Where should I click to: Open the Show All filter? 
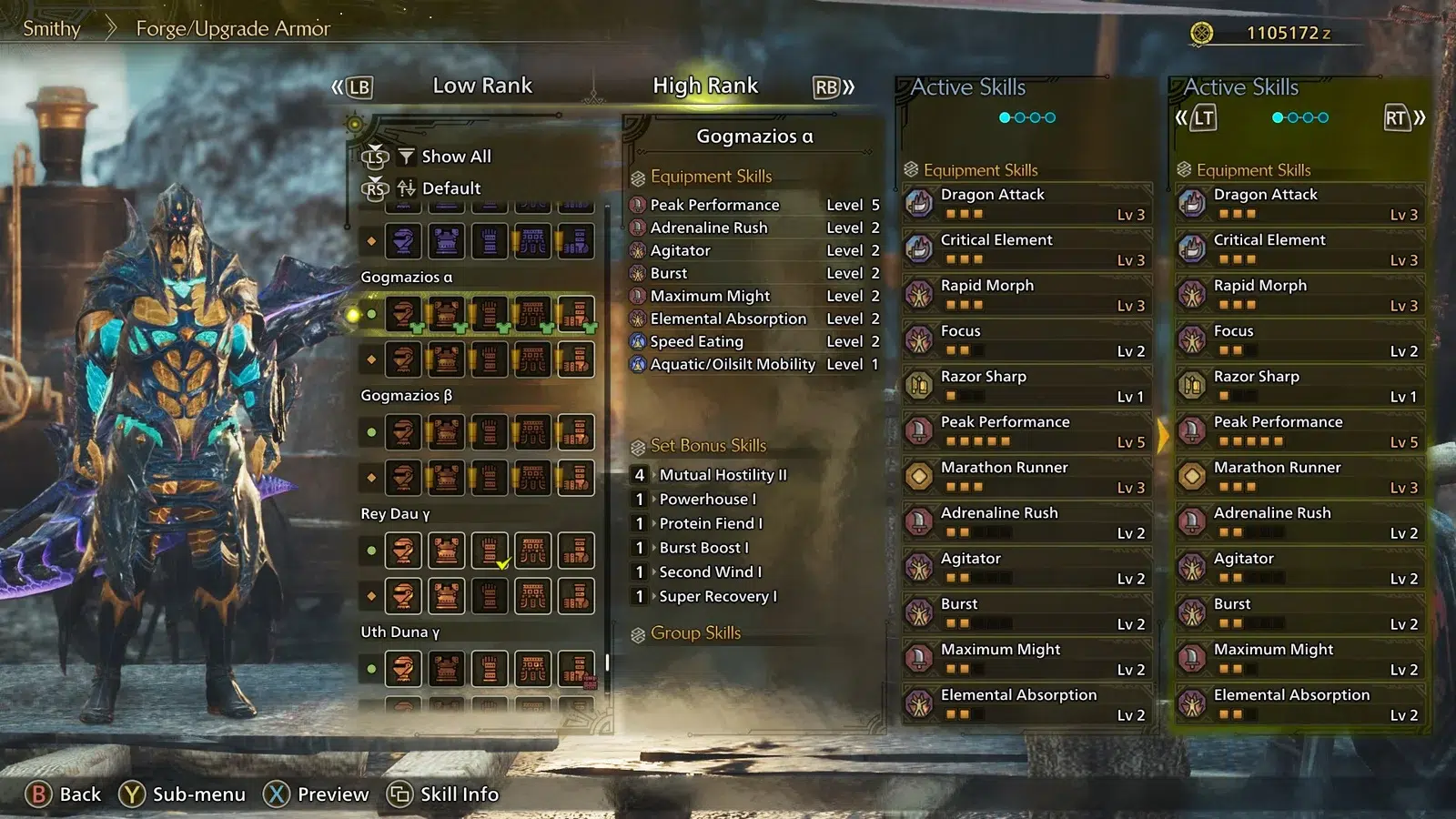click(x=455, y=157)
